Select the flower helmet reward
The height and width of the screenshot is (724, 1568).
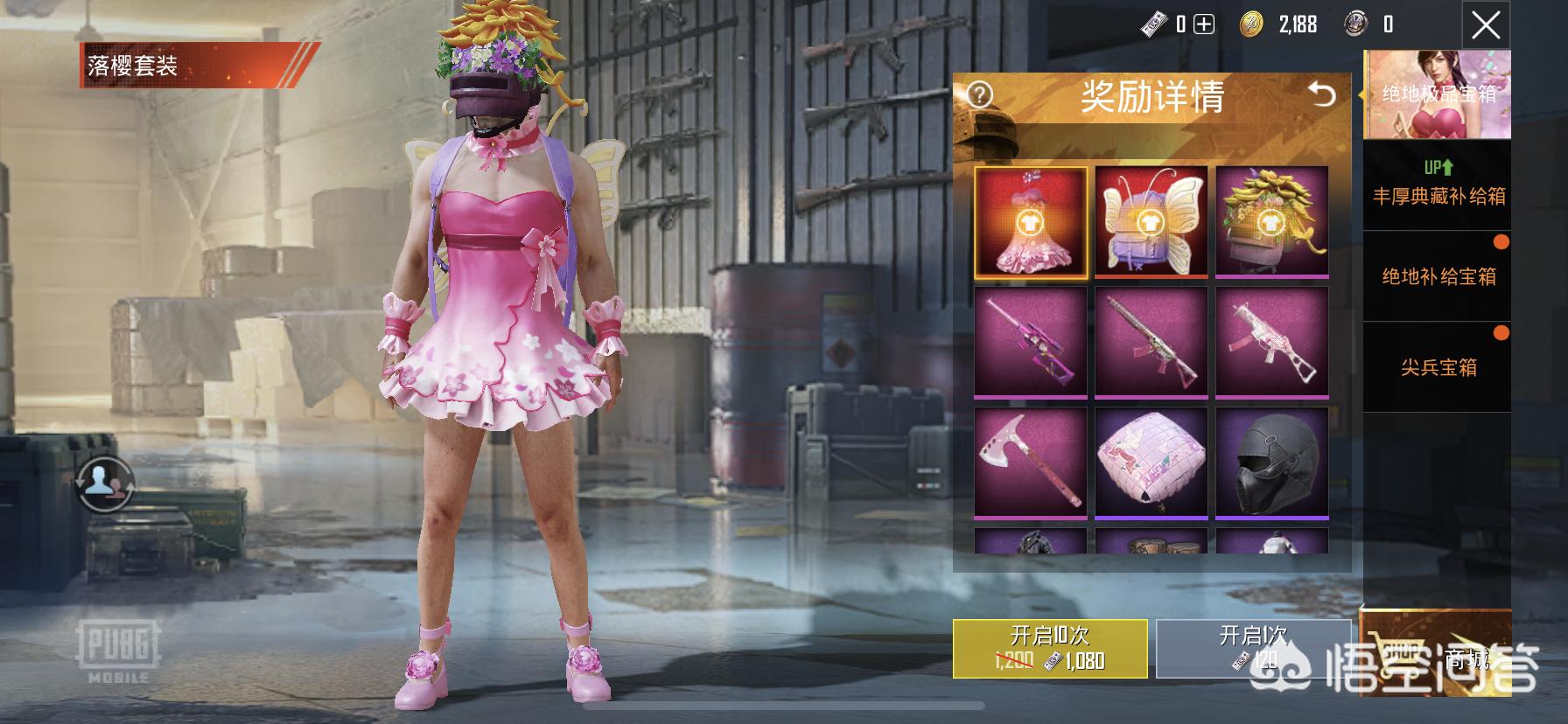tap(1271, 223)
